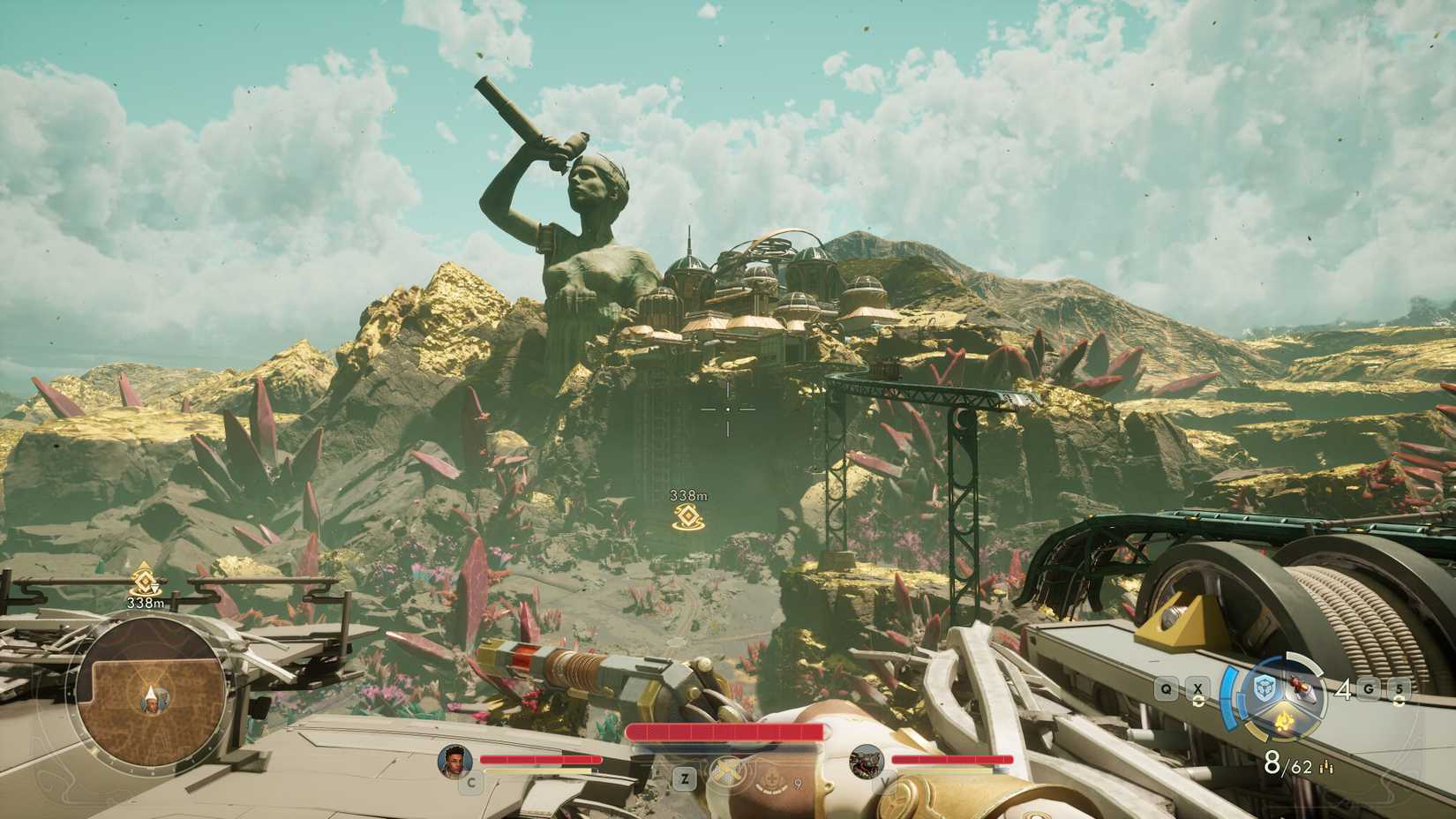Click the grenade count number 4
Screen dimensions: 1456x819
coord(1343,689)
